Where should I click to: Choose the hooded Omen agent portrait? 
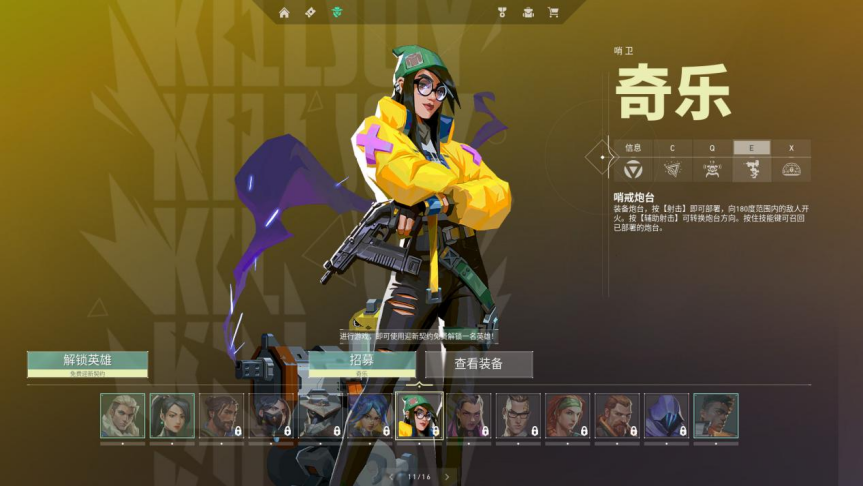[x=666, y=415]
